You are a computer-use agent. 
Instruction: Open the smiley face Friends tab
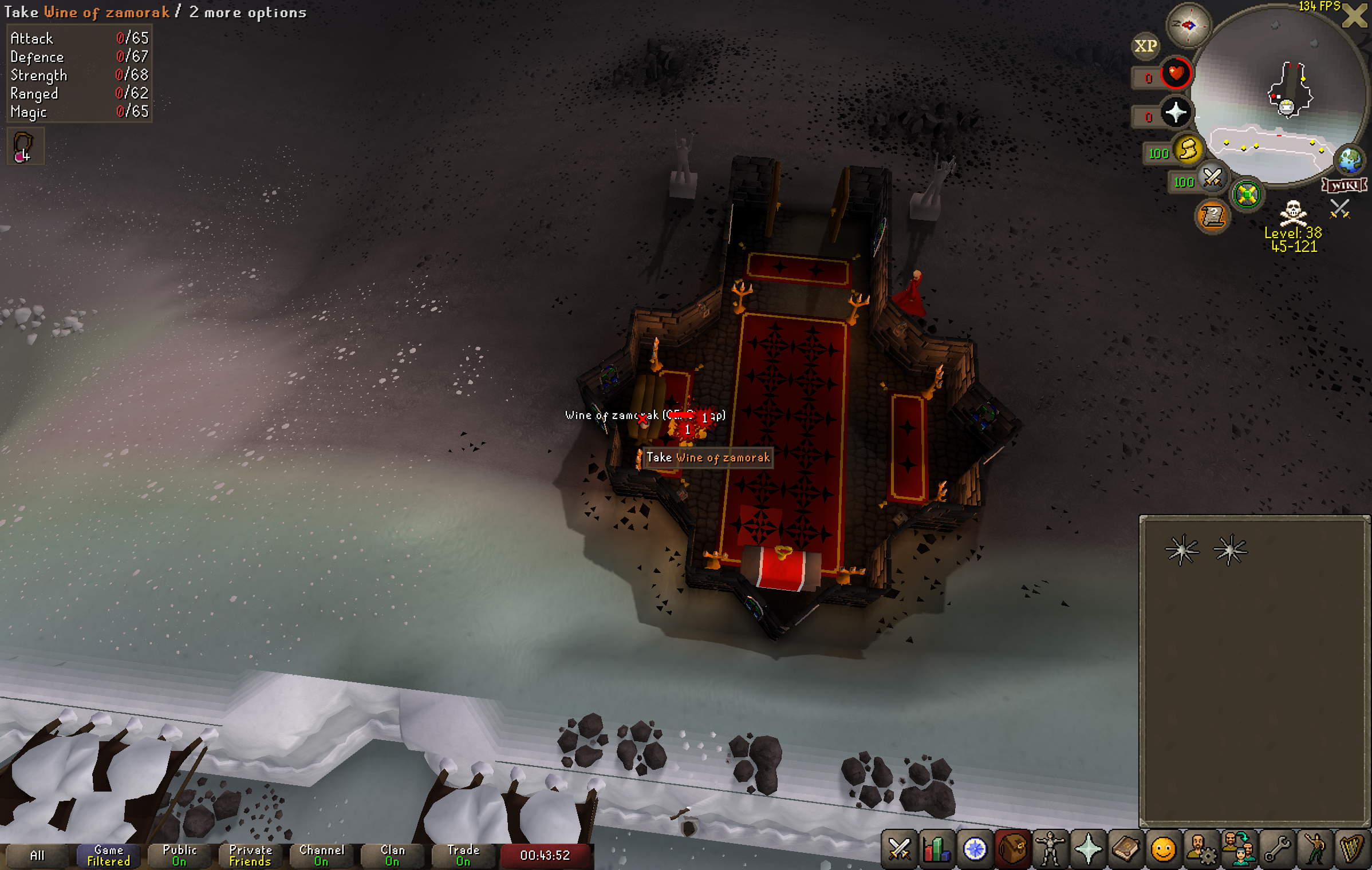[x=1164, y=849]
